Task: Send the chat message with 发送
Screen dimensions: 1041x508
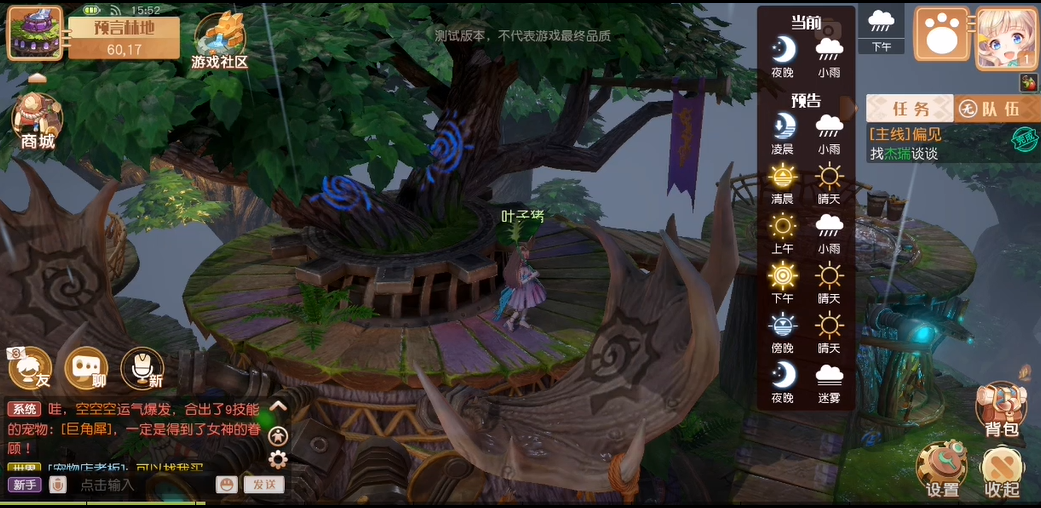Action: pyautogui.click(x=265, y=485)
